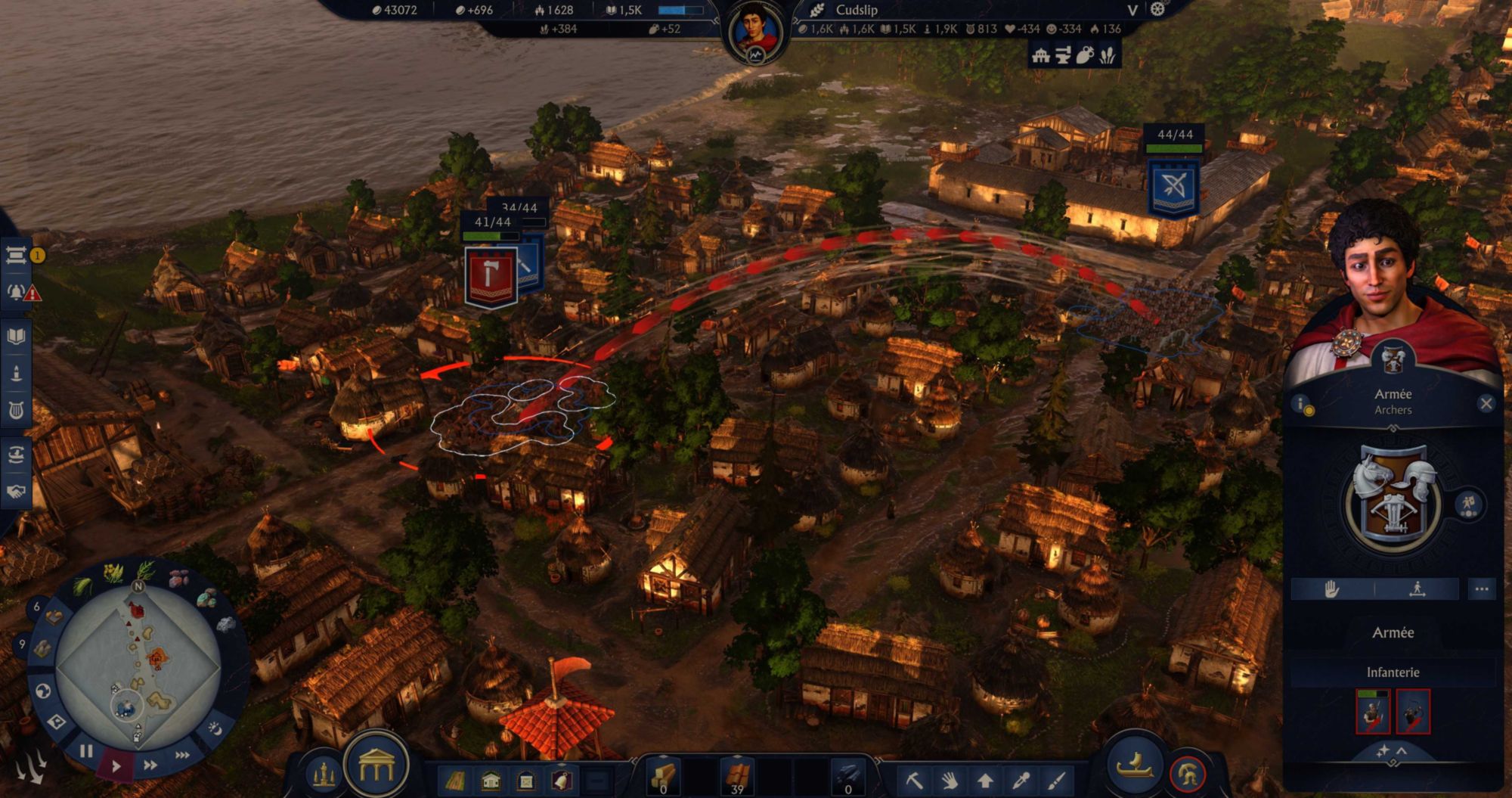Open the army's three-dot options menu
1512x798 pixels.
tap(1481, 588)
